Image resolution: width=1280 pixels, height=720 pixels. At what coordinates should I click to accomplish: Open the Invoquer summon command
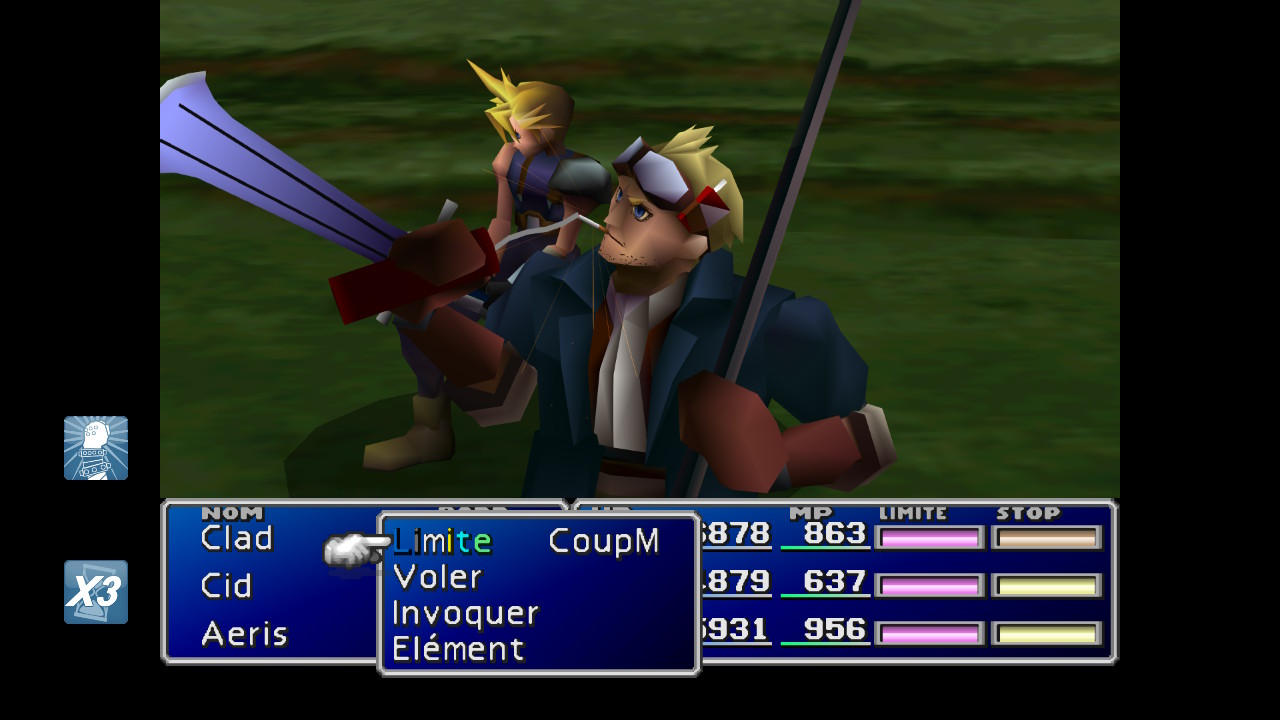click(465, 613)
